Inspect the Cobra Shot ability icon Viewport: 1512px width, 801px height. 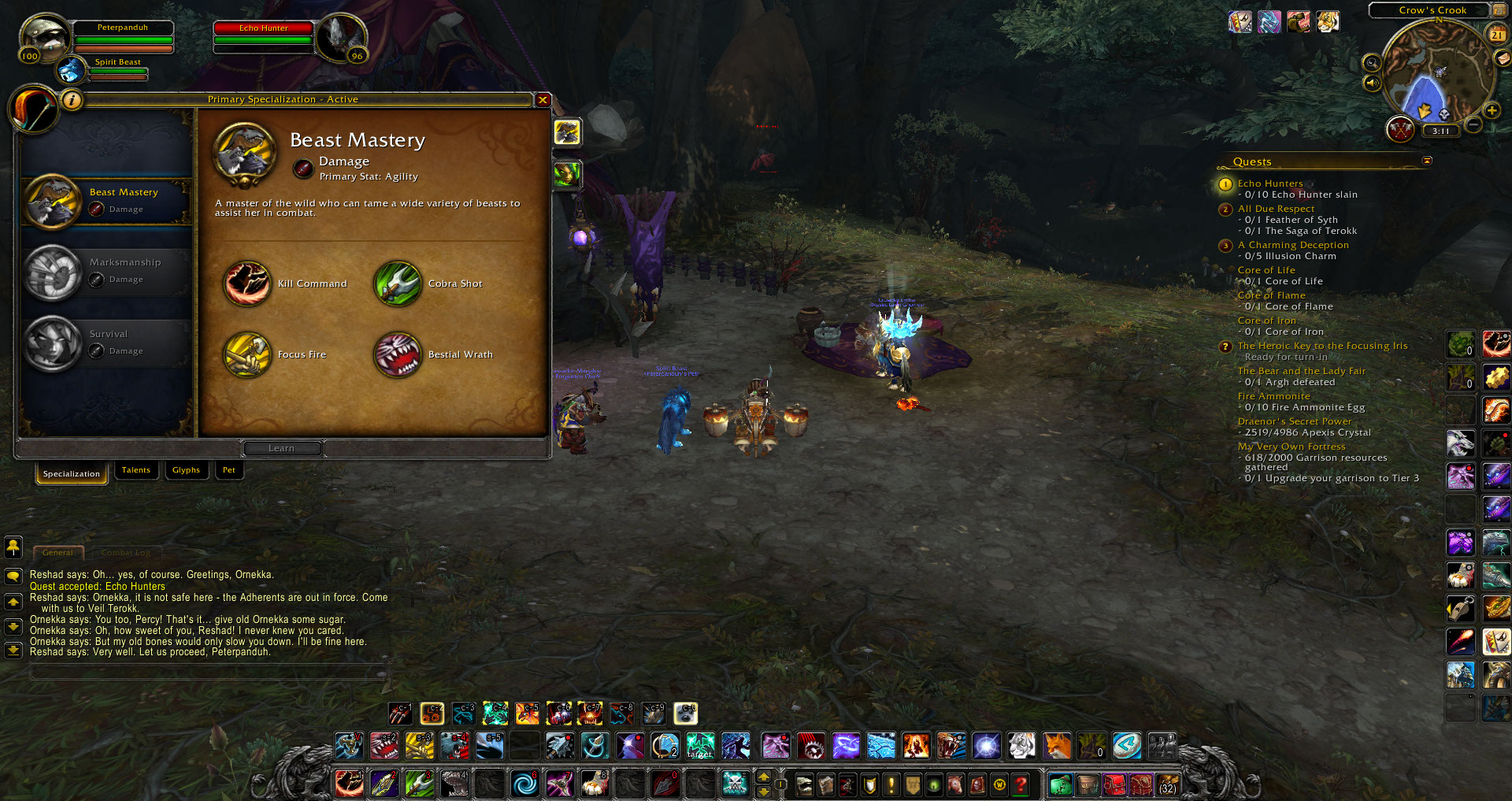tap(398, 284)
